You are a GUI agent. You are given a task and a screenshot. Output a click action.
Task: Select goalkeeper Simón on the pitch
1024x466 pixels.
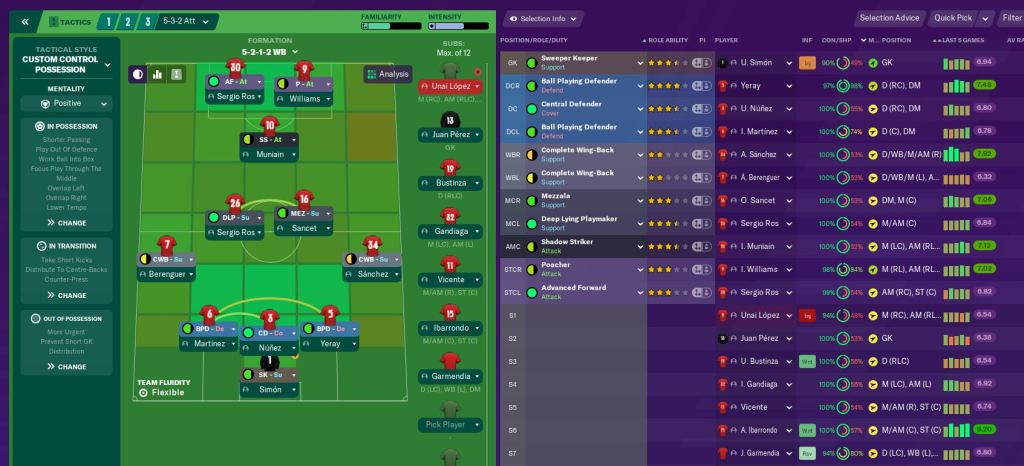269,362
